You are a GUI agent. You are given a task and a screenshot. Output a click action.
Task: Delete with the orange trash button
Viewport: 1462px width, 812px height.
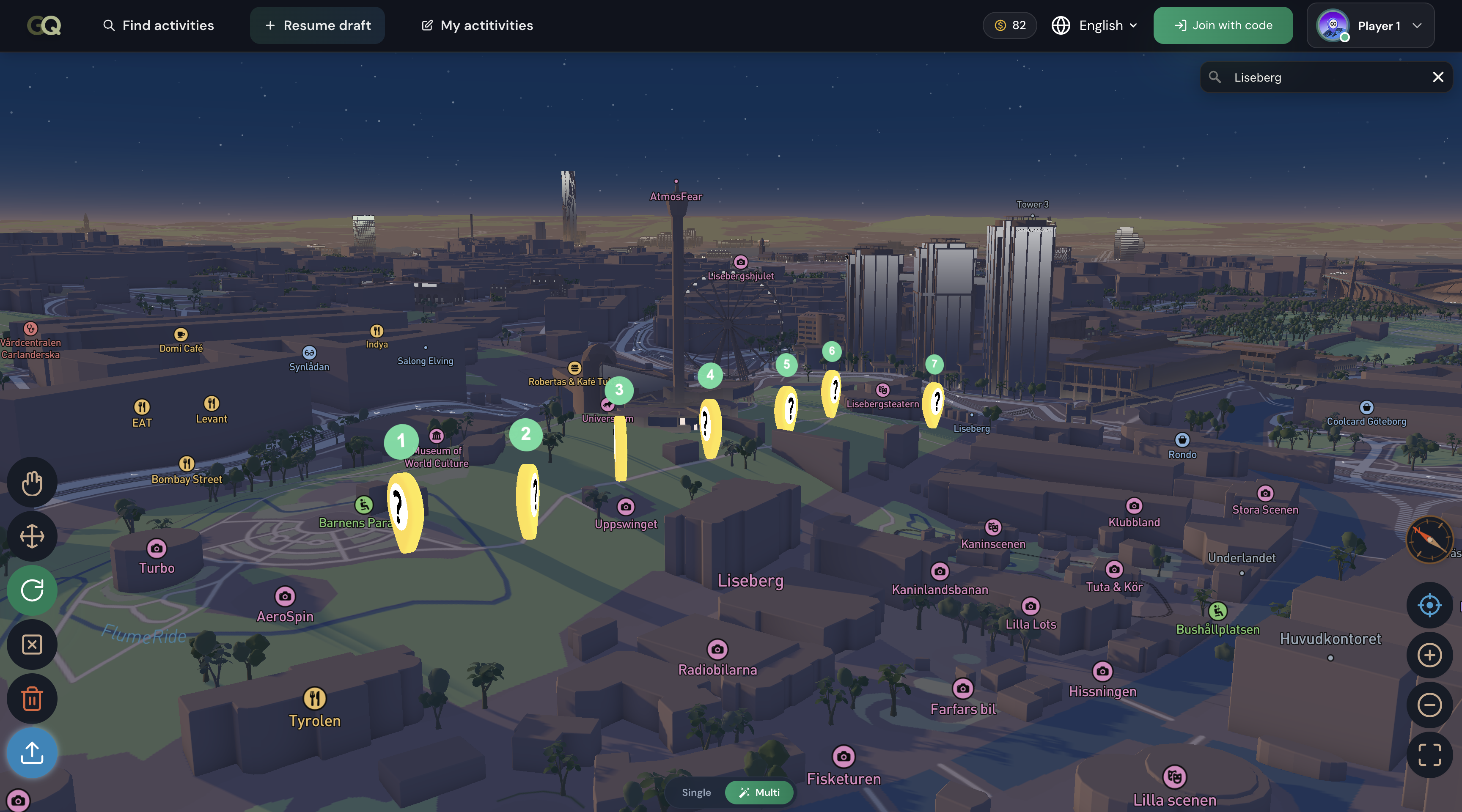[x=32, y=699]
